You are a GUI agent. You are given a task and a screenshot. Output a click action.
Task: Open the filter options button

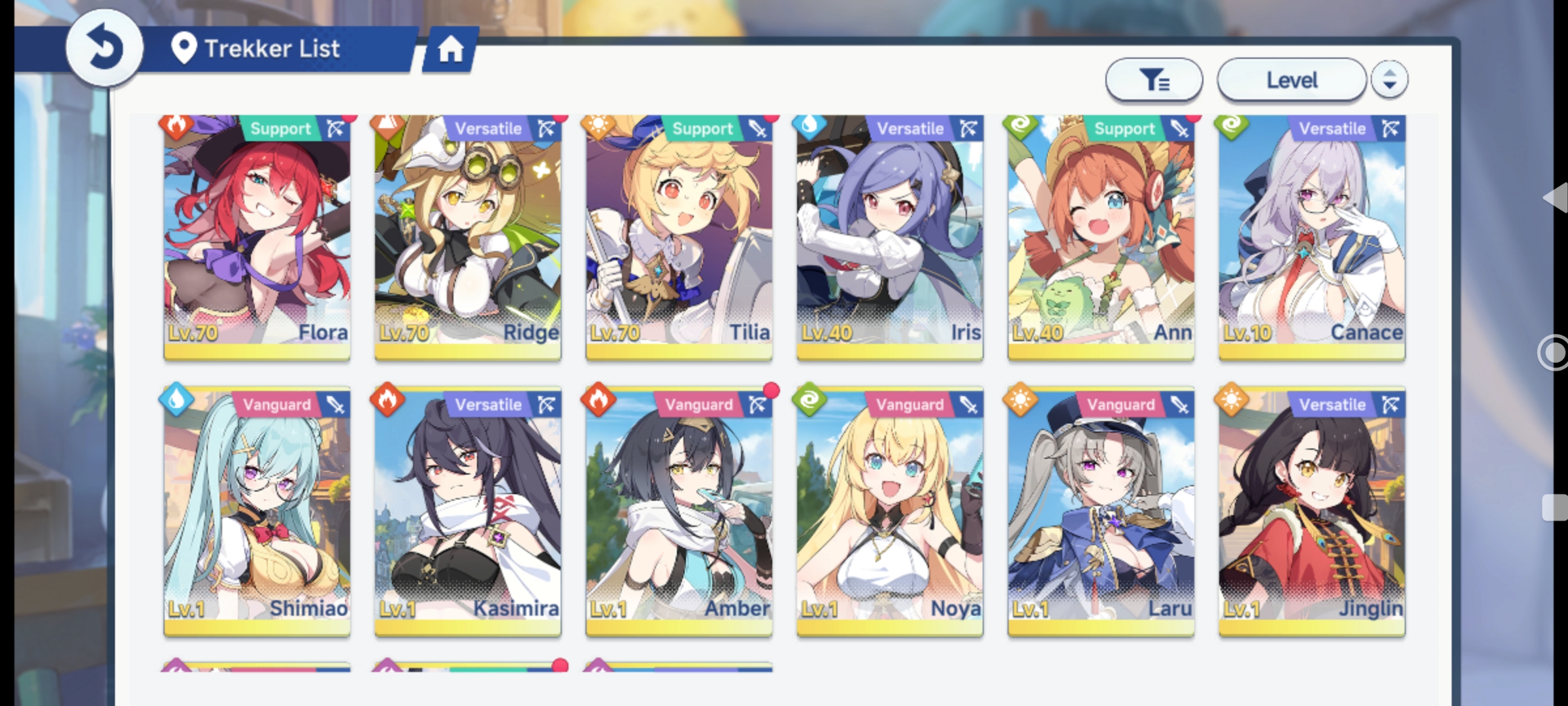tap(1154, 80)
